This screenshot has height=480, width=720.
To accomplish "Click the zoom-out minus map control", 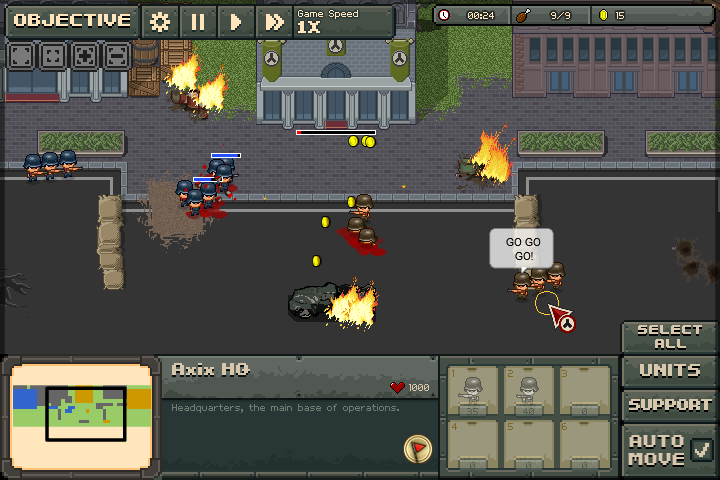I will tap(117, 56).
